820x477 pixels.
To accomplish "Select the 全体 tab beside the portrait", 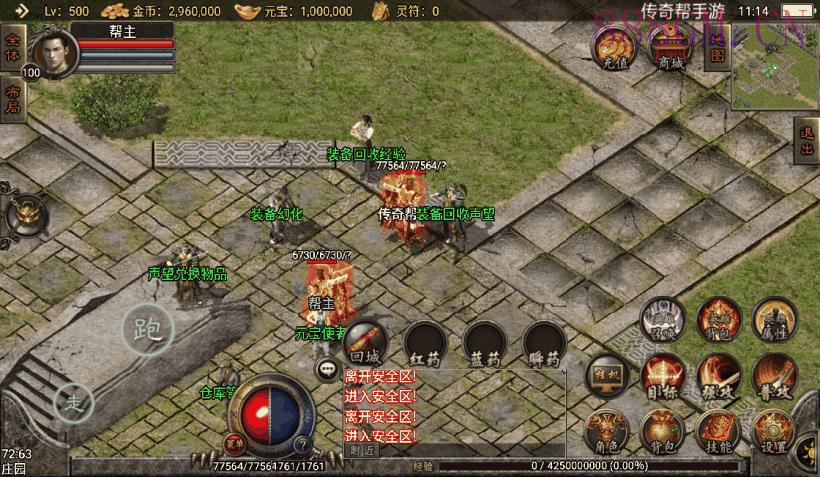I will [x=12, y=49].
